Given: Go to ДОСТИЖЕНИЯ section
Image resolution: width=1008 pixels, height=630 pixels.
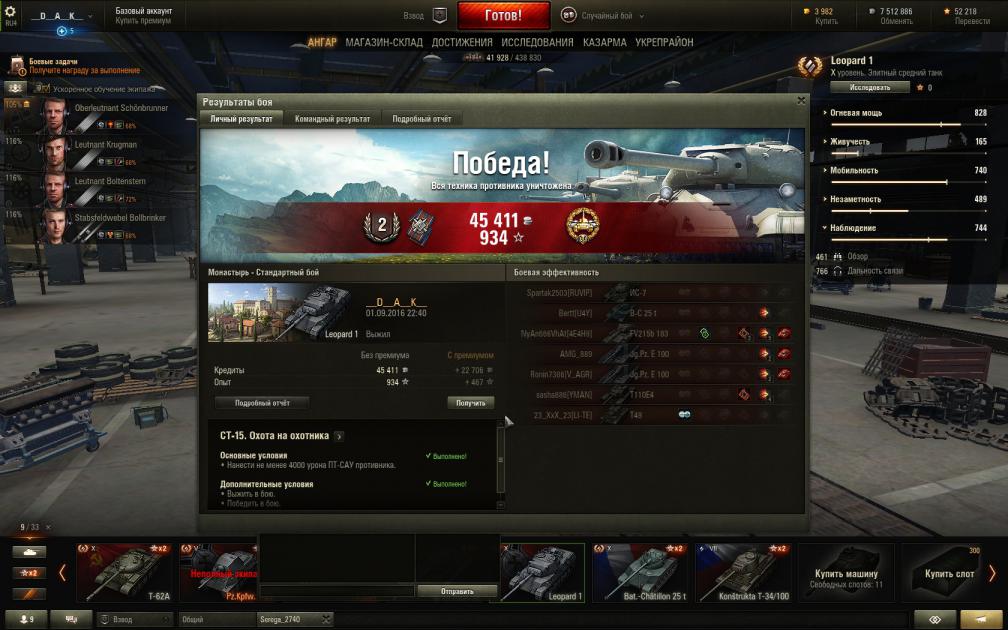Looking at the screenshot, I should click(462, 43).
